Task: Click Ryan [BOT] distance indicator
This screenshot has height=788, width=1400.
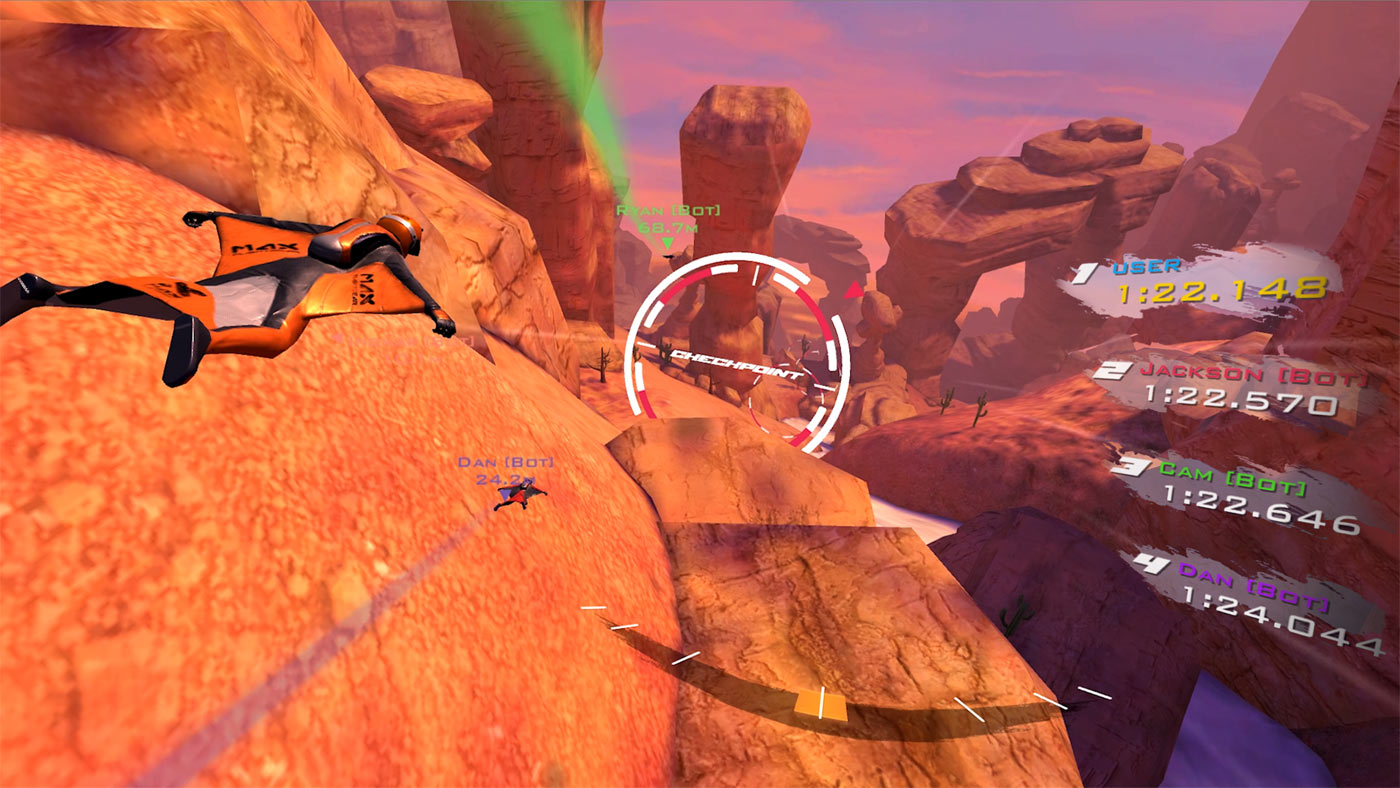Action: pos(668,228)
